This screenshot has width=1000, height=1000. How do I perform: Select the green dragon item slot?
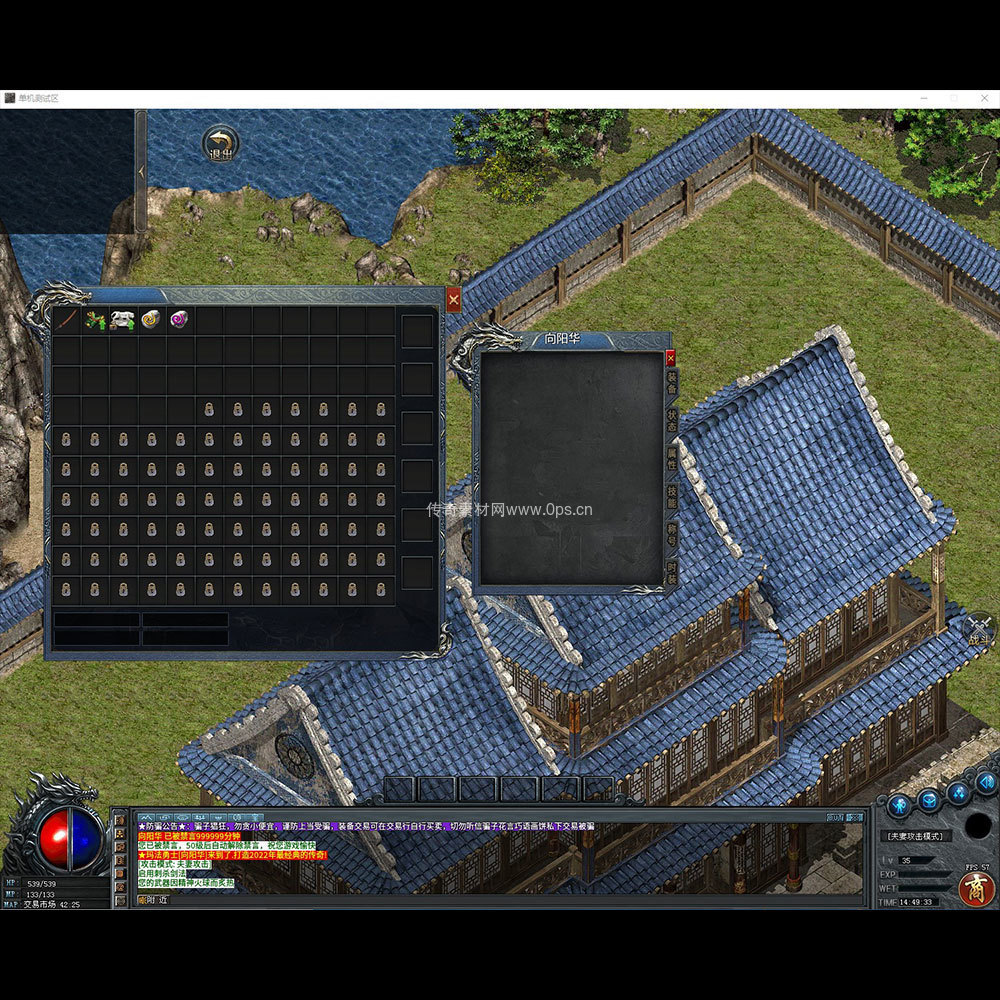pos(95,320)
